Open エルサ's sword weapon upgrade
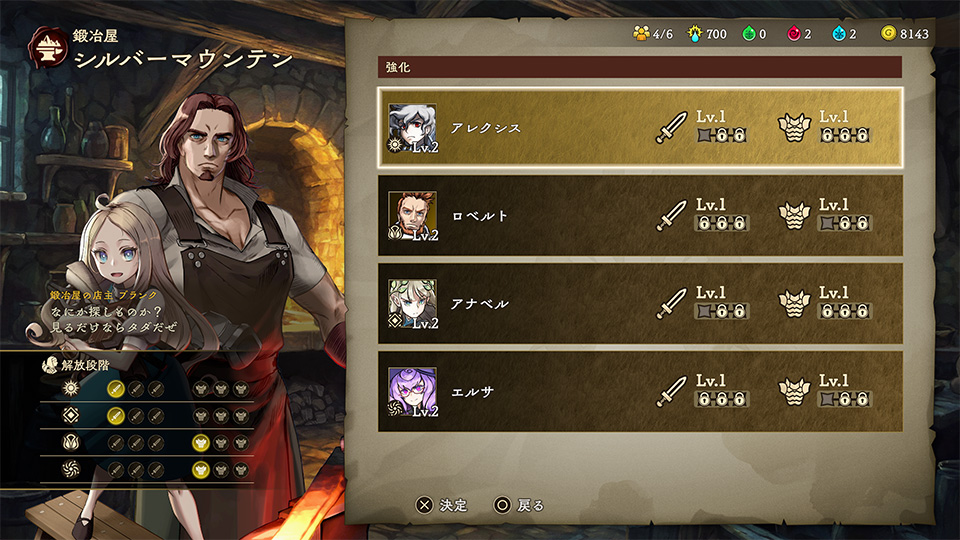 pyautogui.click(x=671, y=391)
